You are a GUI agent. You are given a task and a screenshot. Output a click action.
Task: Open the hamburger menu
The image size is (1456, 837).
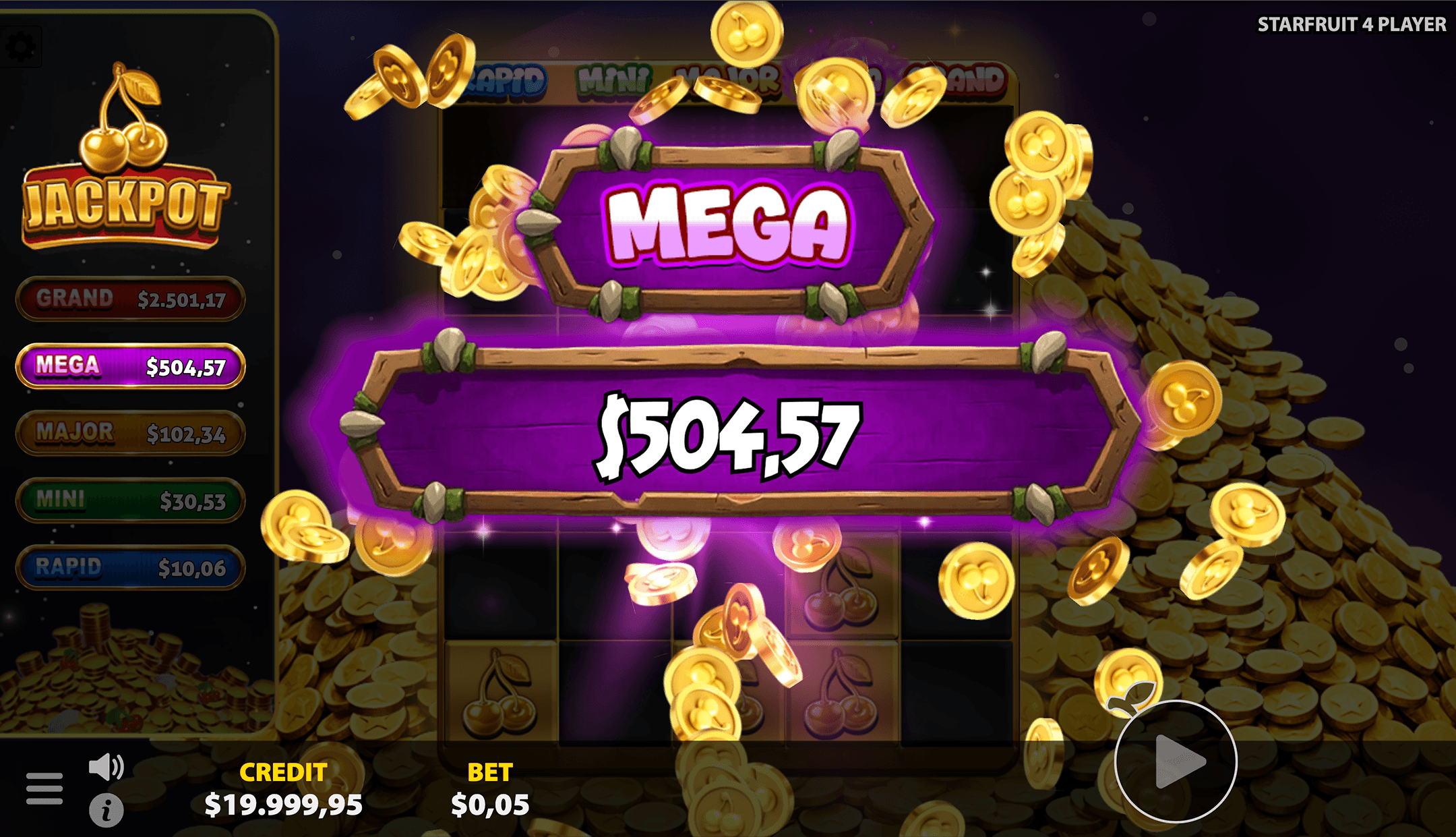coord(43,787)
